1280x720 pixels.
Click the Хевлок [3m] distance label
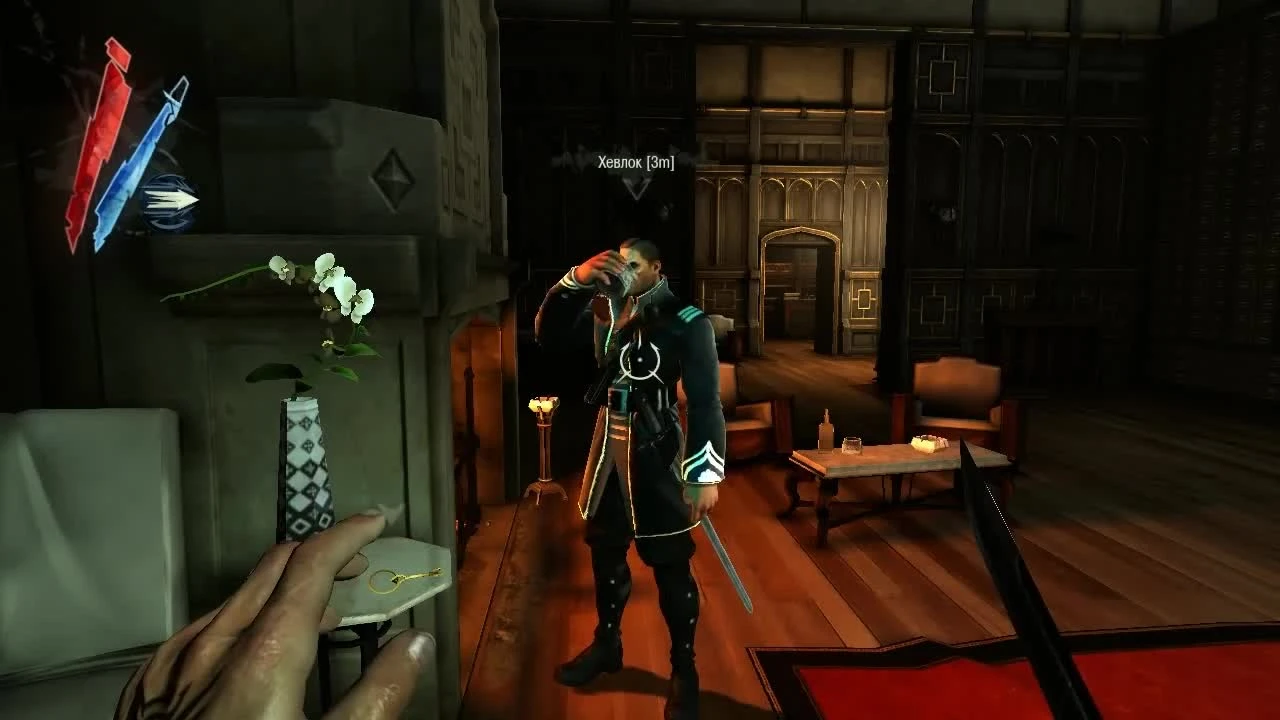637,162
